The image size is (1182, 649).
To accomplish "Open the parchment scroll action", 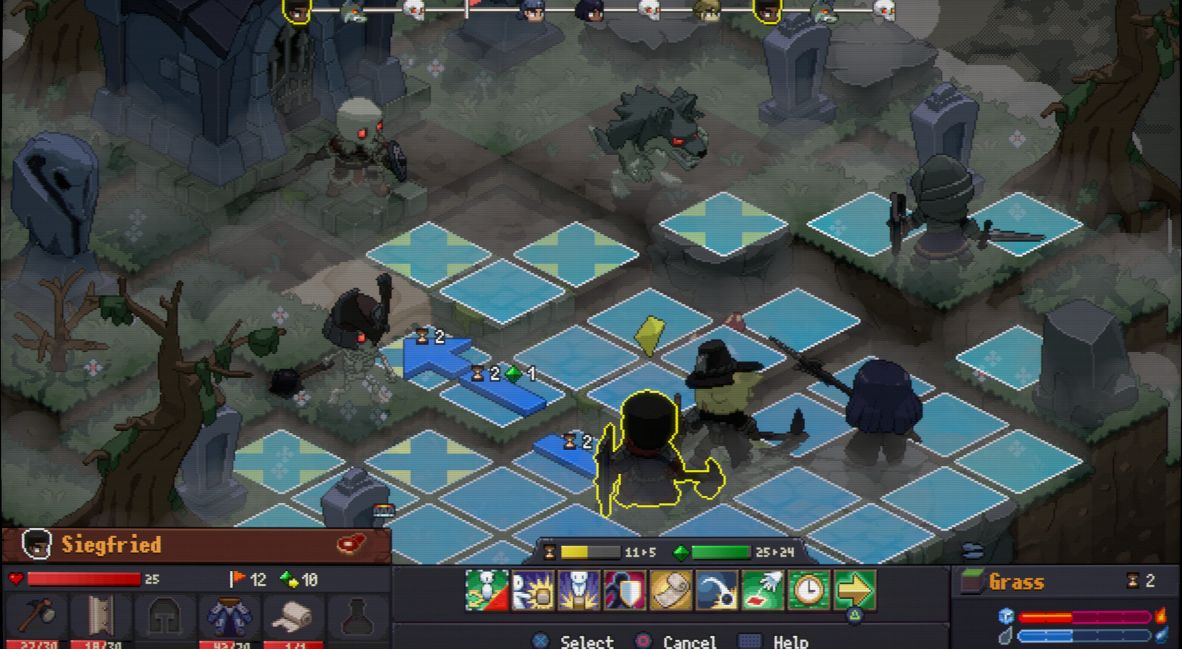I will (671, 590).
